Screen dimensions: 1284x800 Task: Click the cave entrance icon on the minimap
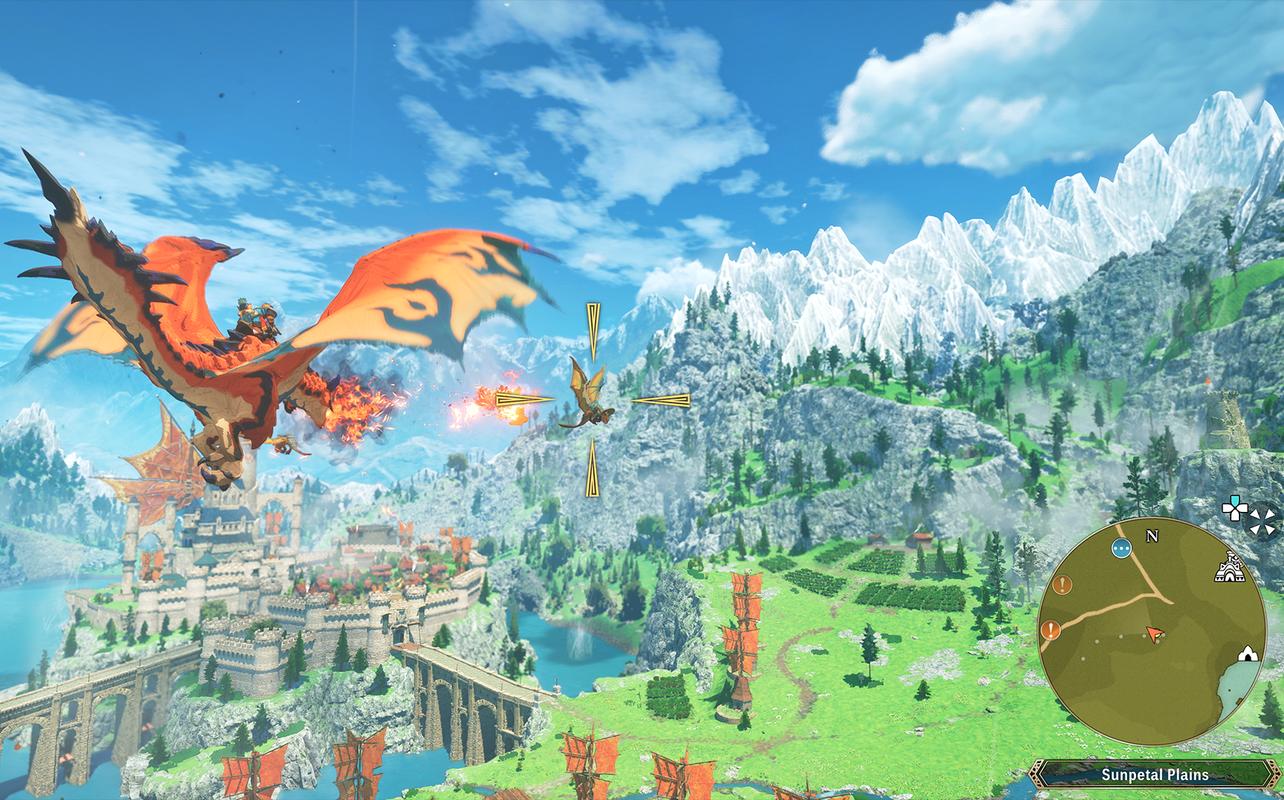pyautogui.click(x=1249, y=653)
